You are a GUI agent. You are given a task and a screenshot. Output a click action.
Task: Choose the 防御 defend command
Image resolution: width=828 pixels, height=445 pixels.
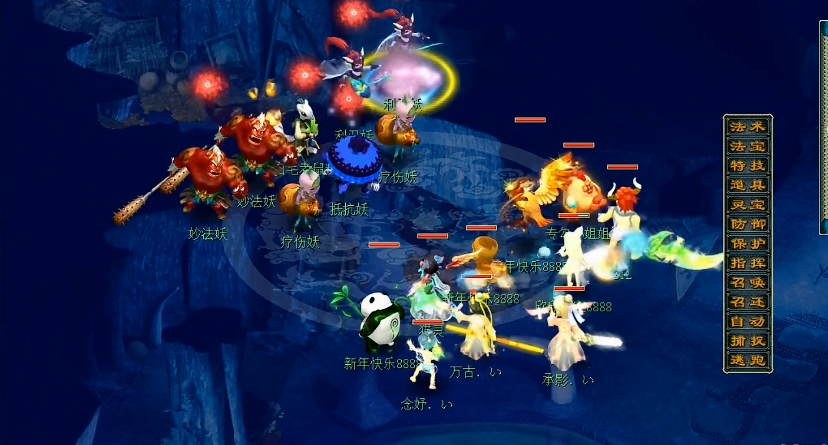748,224
